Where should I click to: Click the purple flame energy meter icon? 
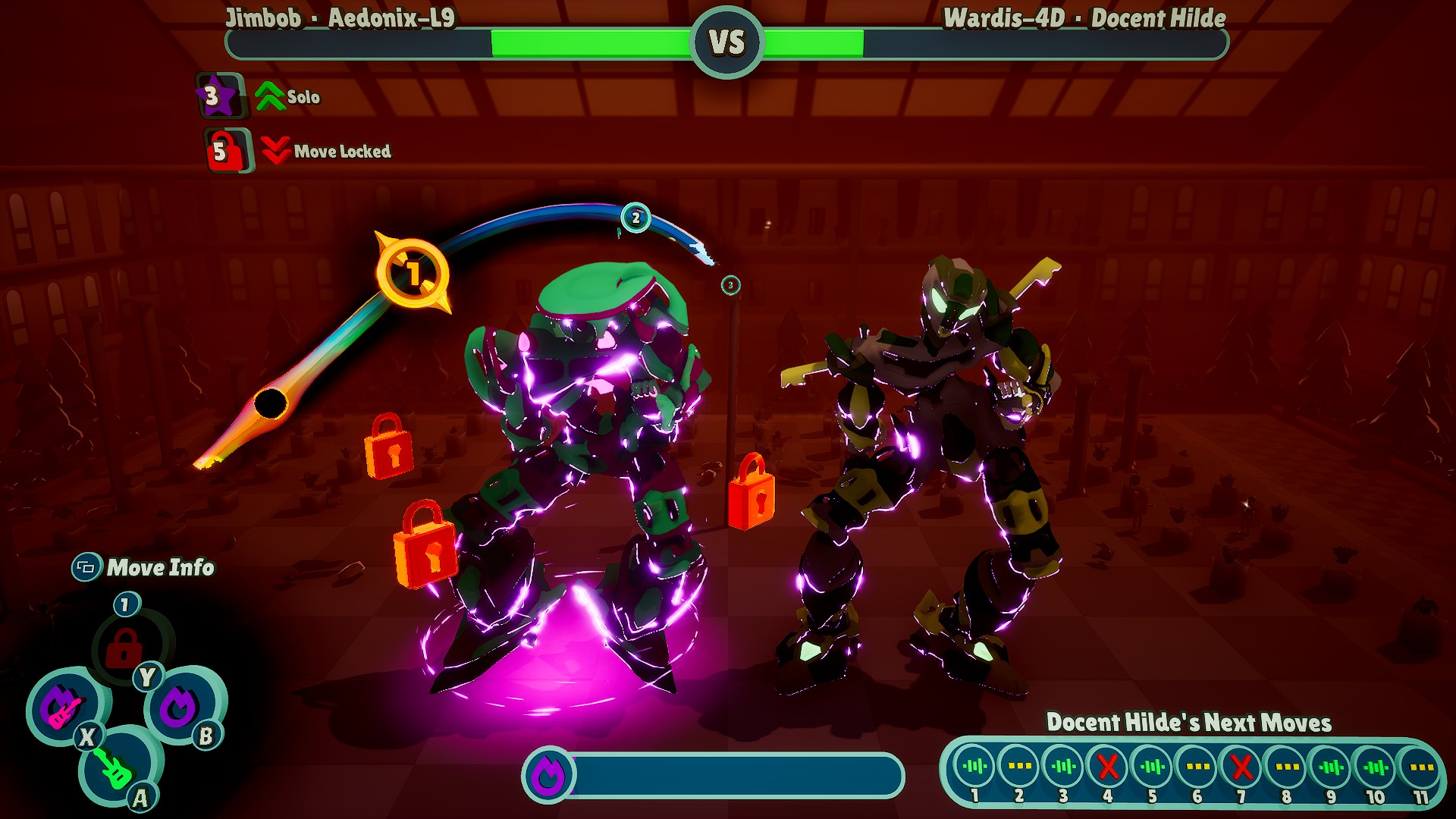(x=548, y=775)
